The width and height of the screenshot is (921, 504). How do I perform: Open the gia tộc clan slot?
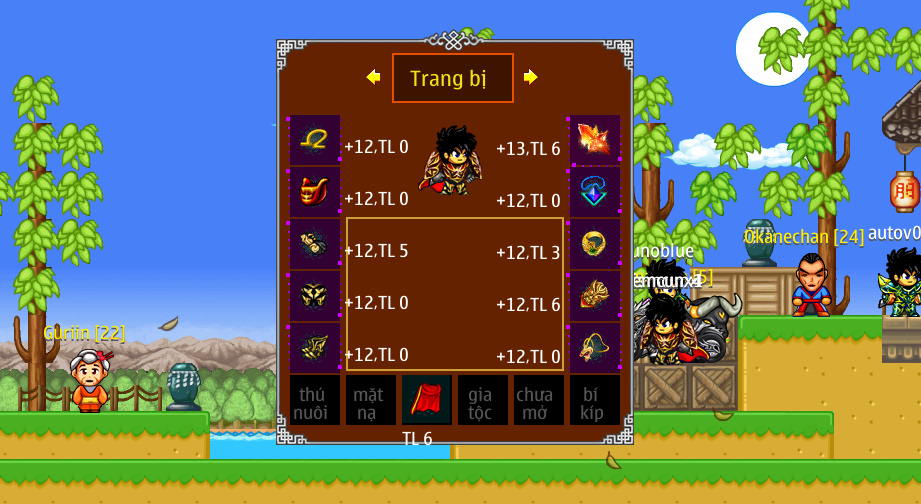click(x=483, y=400)
